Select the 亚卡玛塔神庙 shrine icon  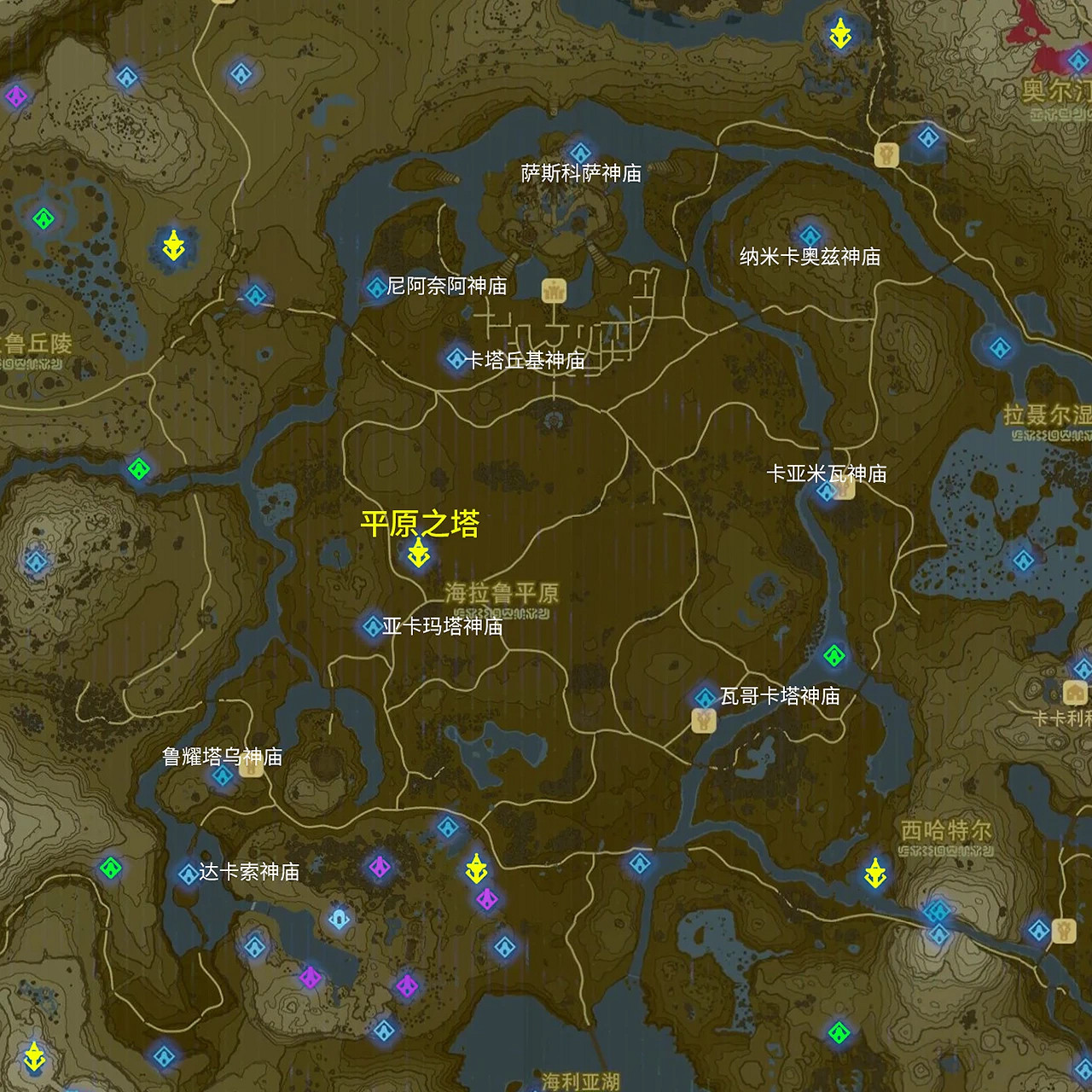pyautogui.click(x=372, y=625)
